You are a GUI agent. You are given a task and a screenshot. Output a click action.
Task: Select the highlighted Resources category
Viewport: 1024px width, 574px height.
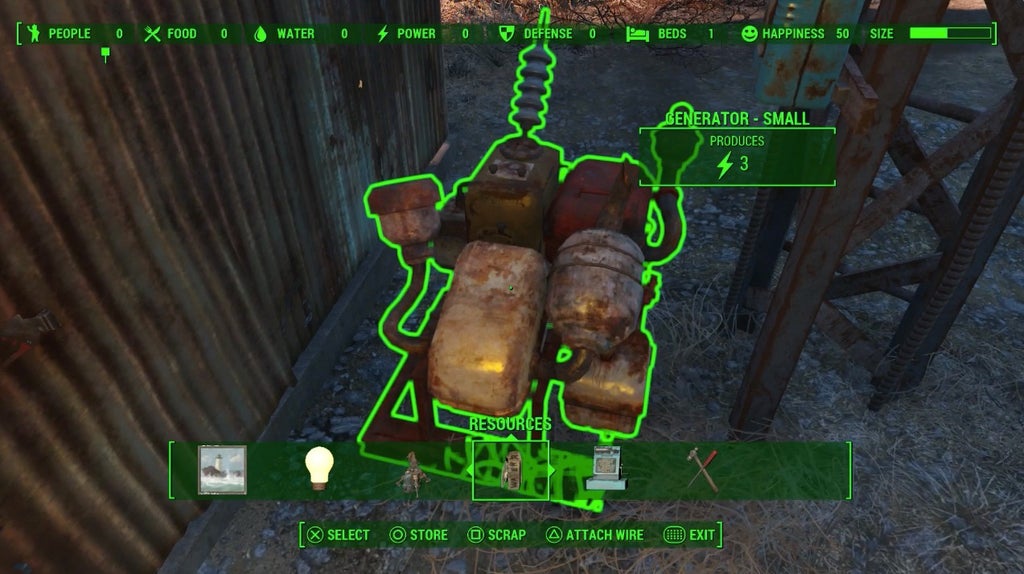510,470
